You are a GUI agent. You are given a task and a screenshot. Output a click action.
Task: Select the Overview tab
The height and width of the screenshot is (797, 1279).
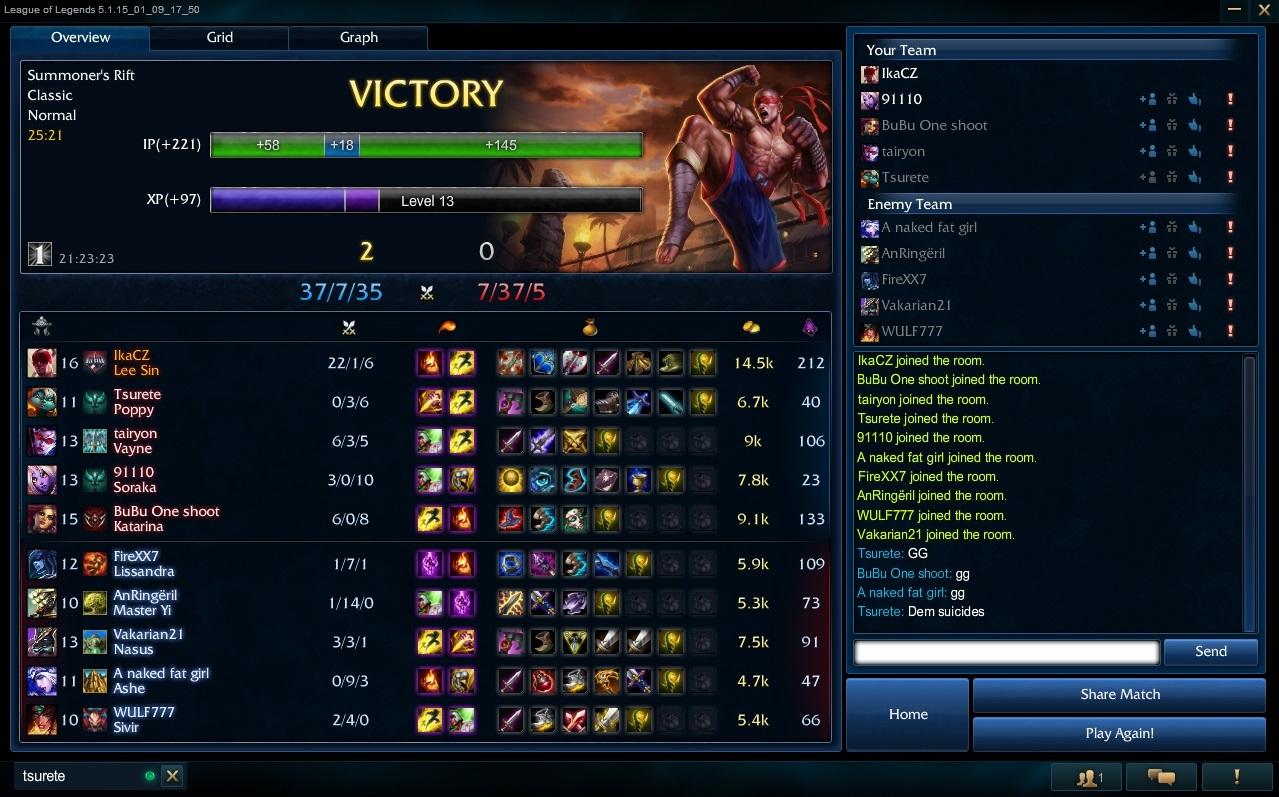pos(81,38)
